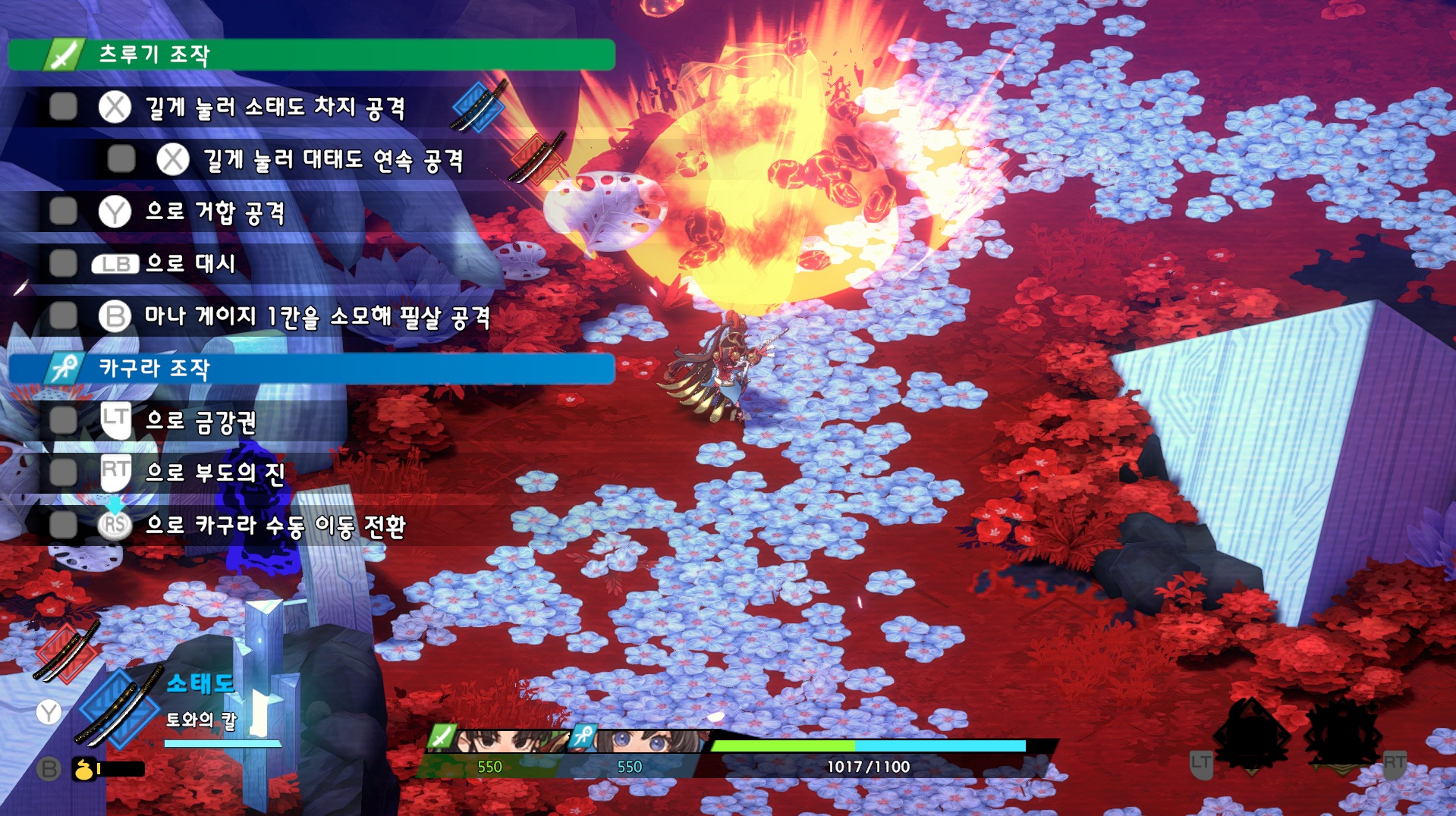Check the box for 거합 공격
Screen dimensions: 1456x816
63,212
